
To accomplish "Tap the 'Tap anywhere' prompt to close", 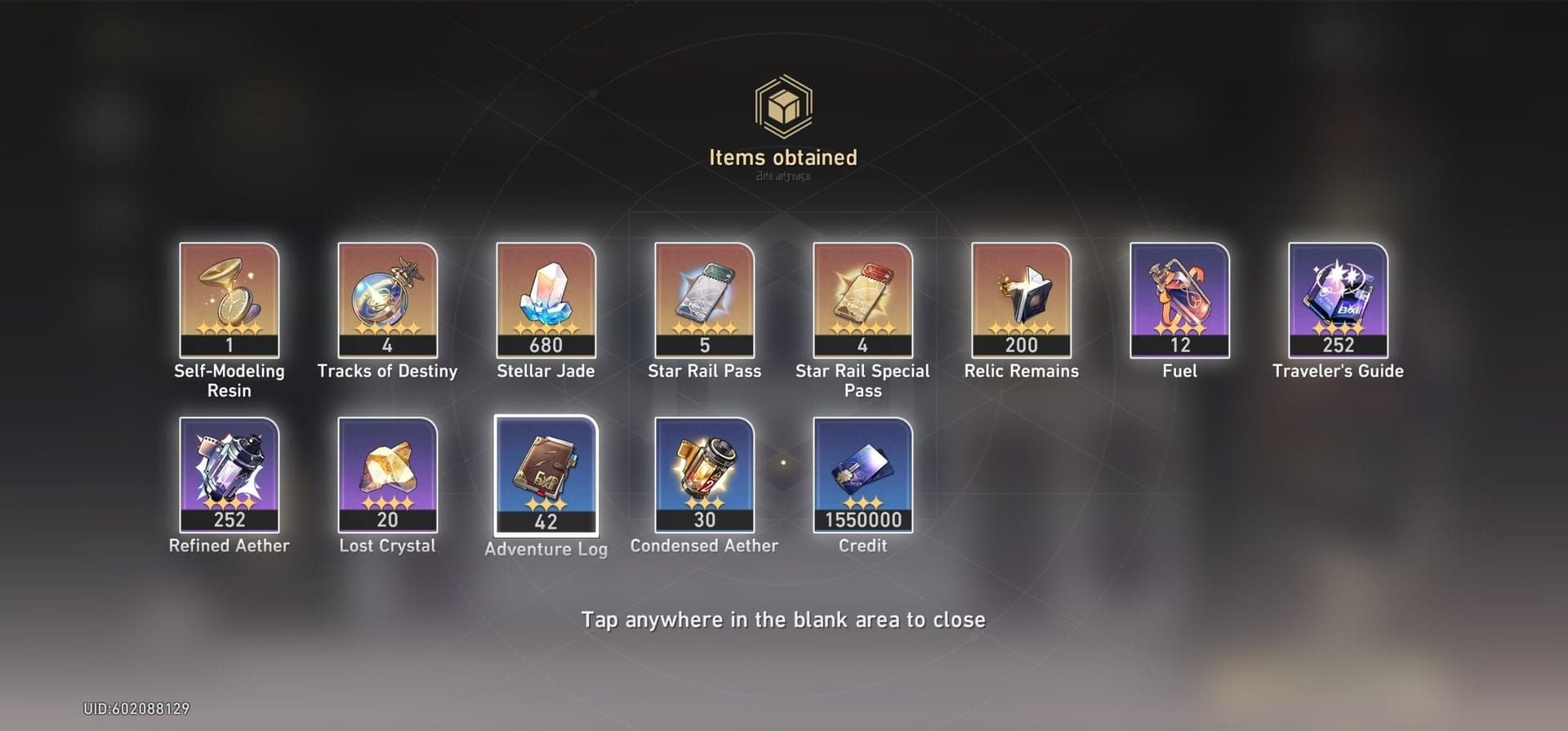I will pos(783,620).
